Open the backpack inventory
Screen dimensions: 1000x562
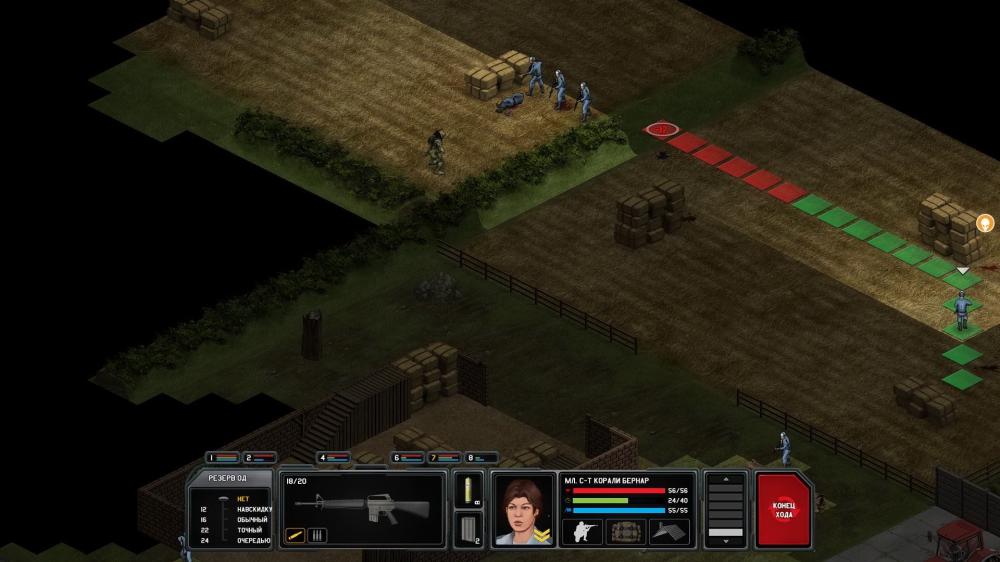click(x=626, y=532)
